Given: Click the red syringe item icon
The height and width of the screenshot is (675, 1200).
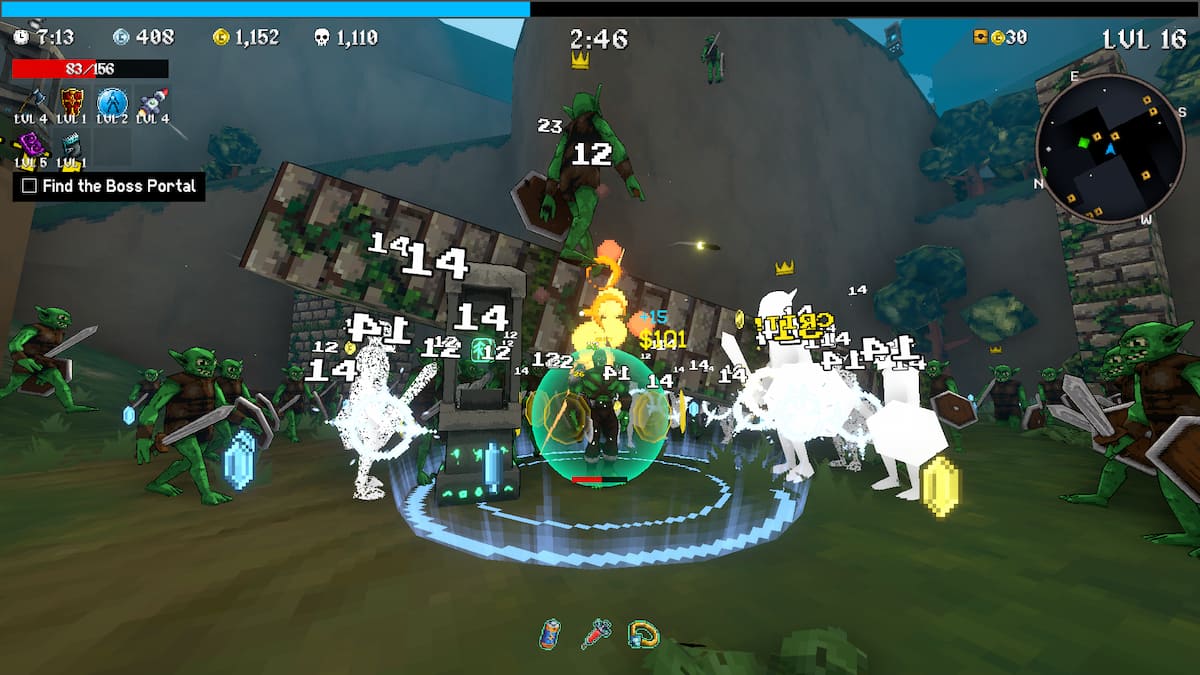Looking at the screenshot, I should coord(596,633).
